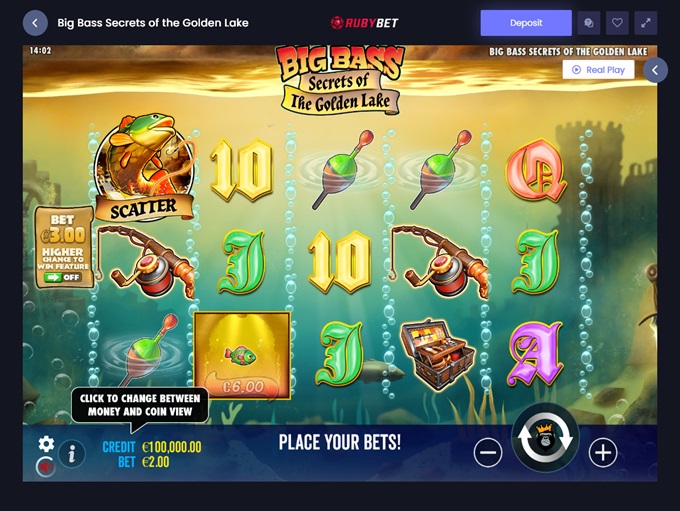Go back using the header arrow
Screen dimensions: 680x511
point(35,23)
